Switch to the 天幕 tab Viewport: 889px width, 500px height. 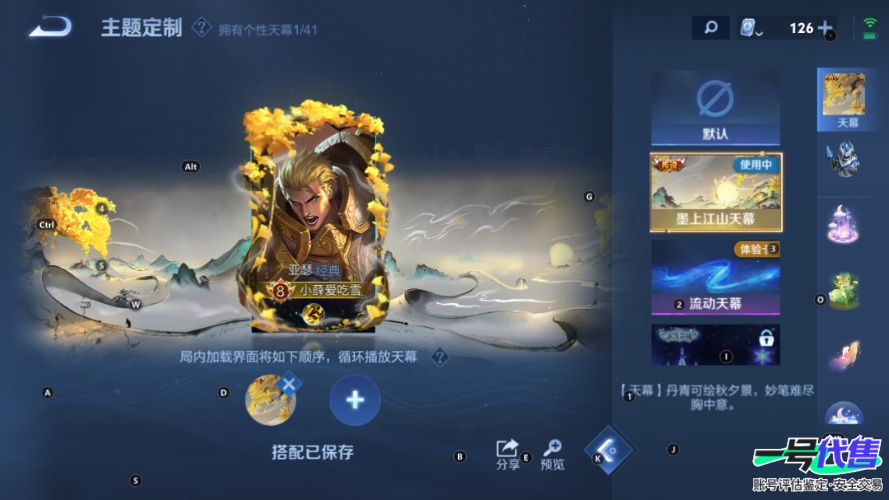point(843,100)
